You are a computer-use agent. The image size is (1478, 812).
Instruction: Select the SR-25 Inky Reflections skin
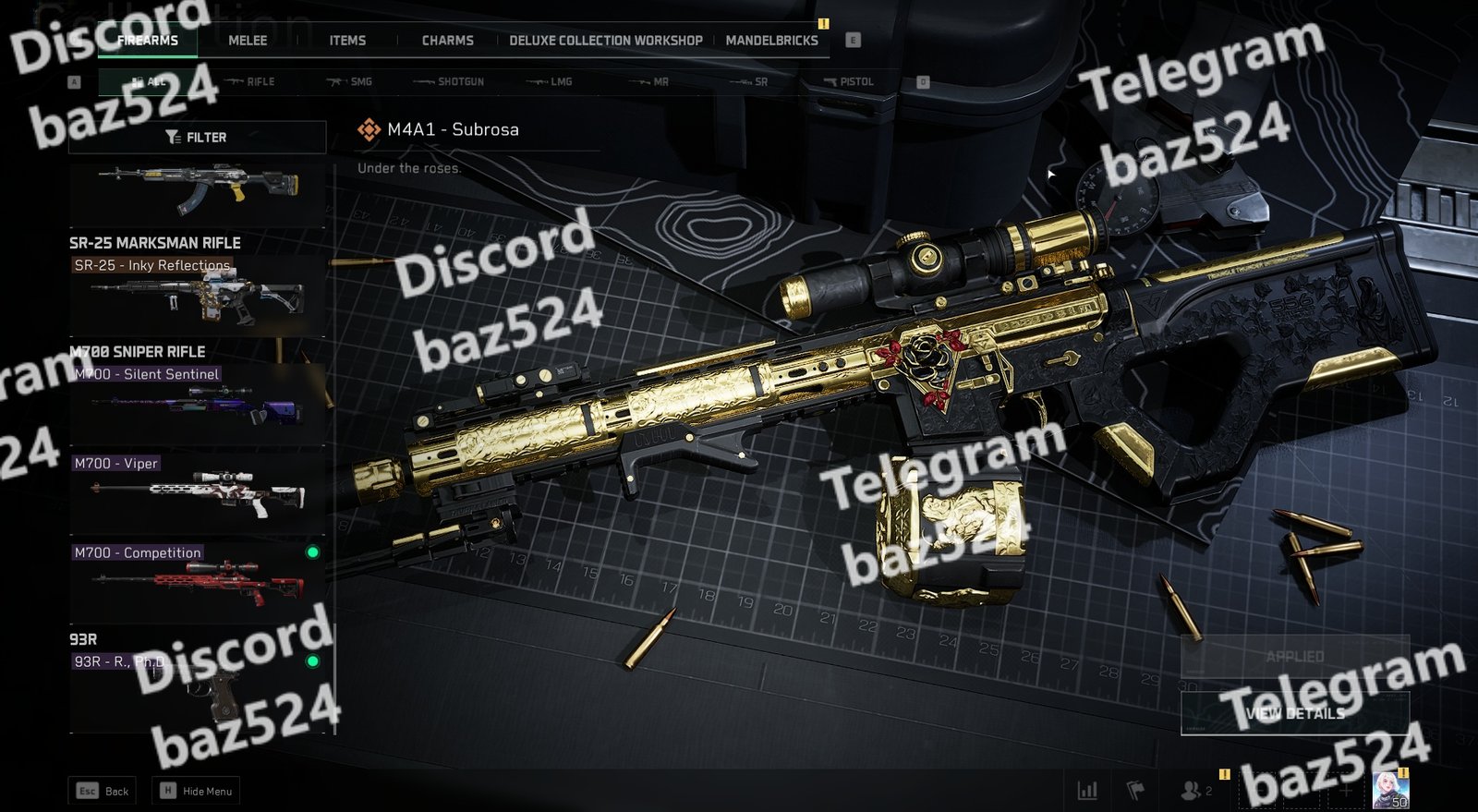[198, 296]
